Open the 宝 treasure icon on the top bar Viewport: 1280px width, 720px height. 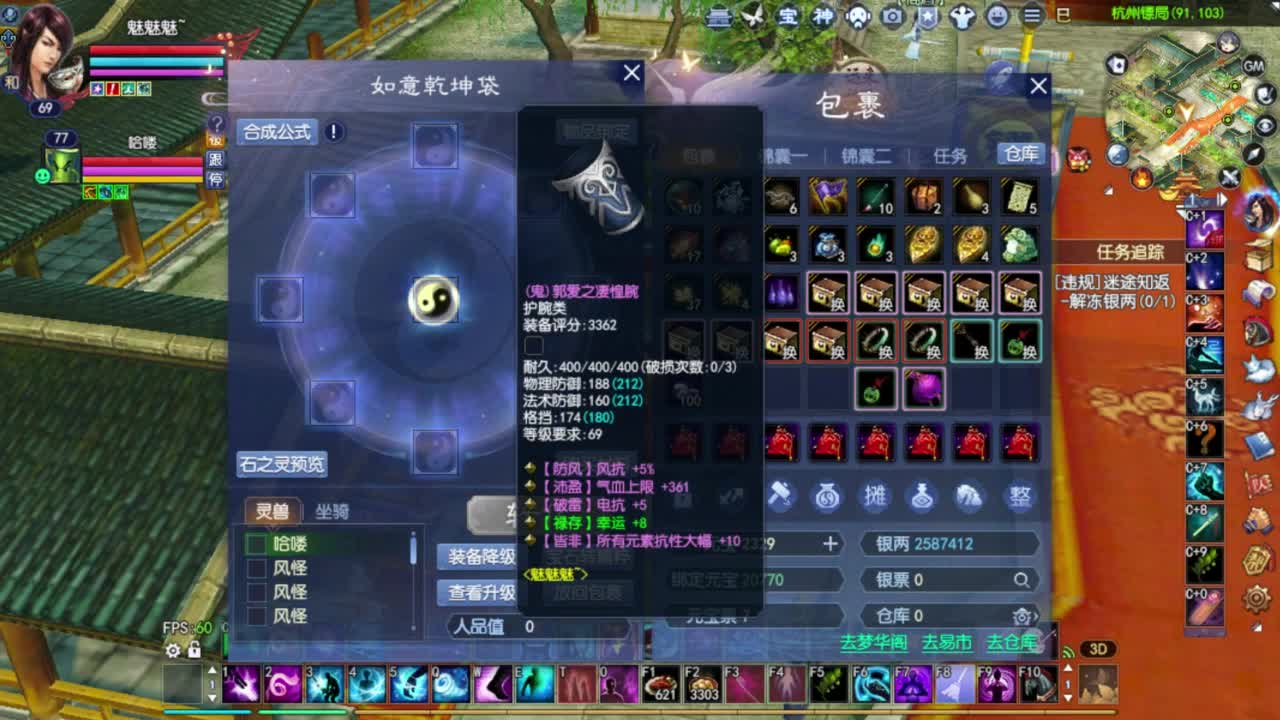pos(790,15)
